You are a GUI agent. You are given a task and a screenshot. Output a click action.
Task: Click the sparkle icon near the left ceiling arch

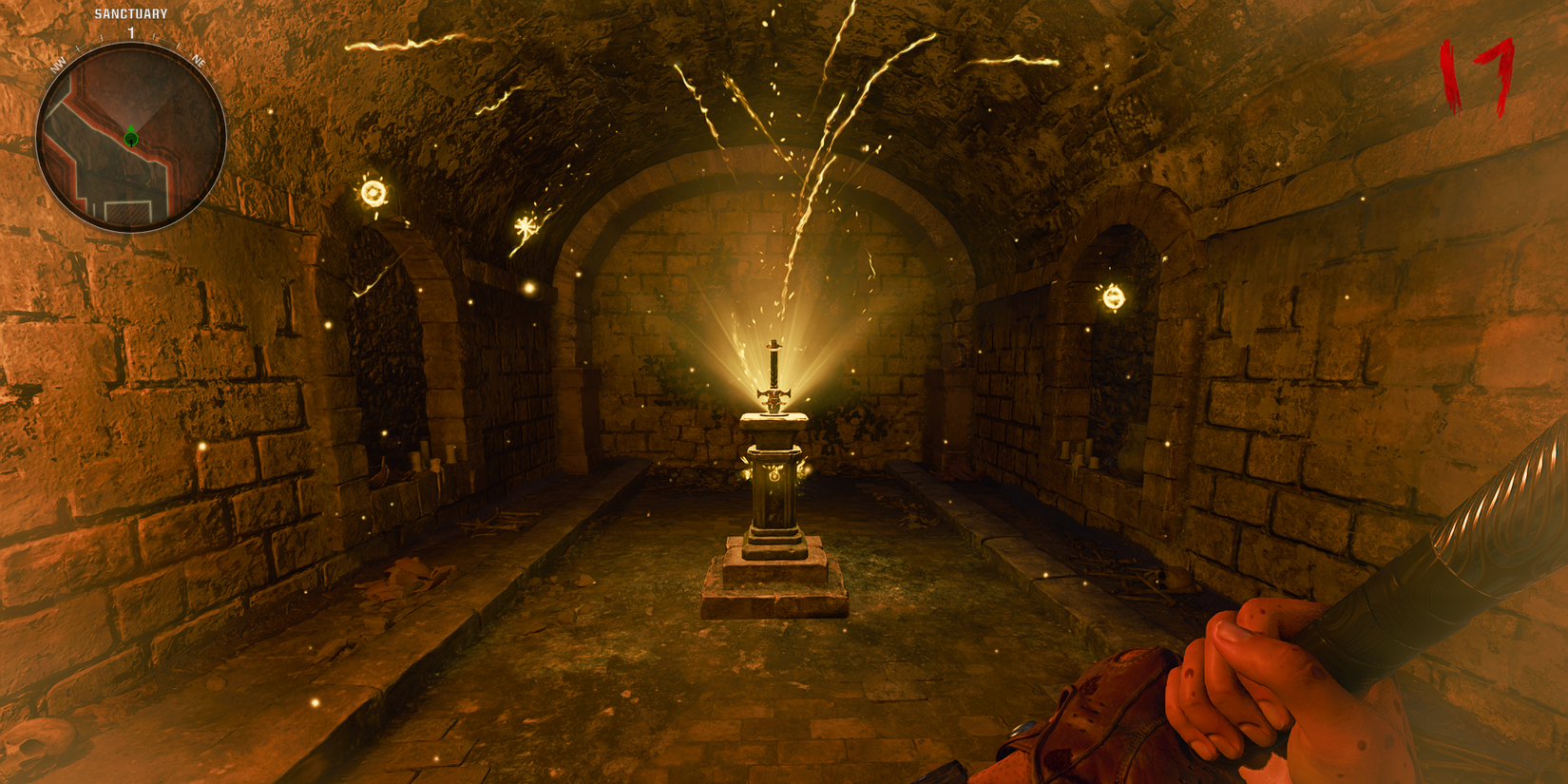(524, 225)
